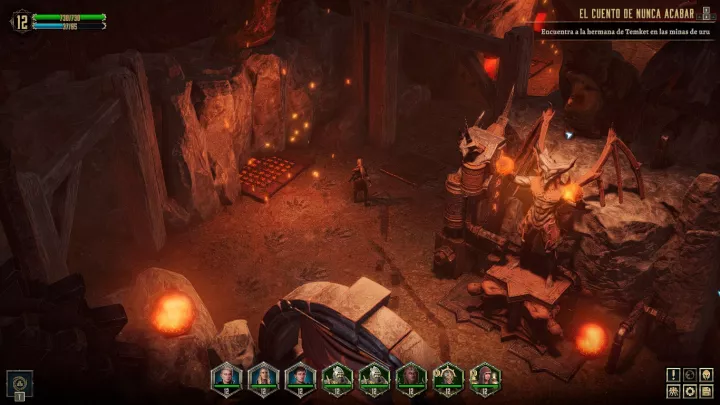Open the globe map icon
Image resolution: width=720 pixels, height=405 pixels.
coord(690,375)
